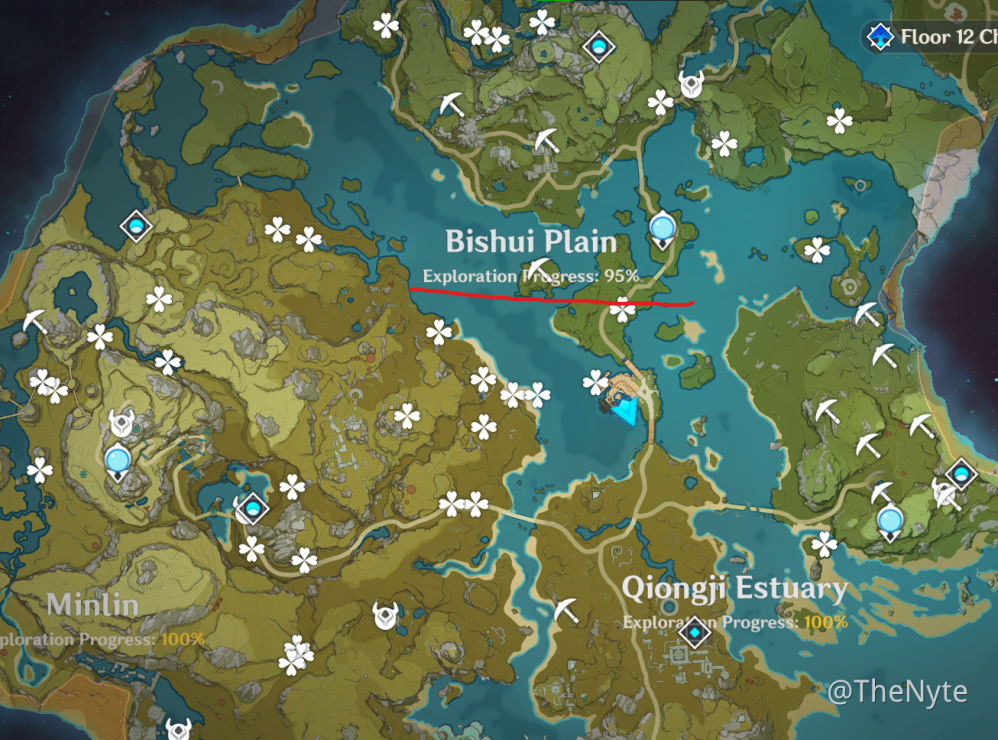Click the horned helmet pin above Minlin's waypoint
Screen dimensions: 998x740
[x=120, y=423]
